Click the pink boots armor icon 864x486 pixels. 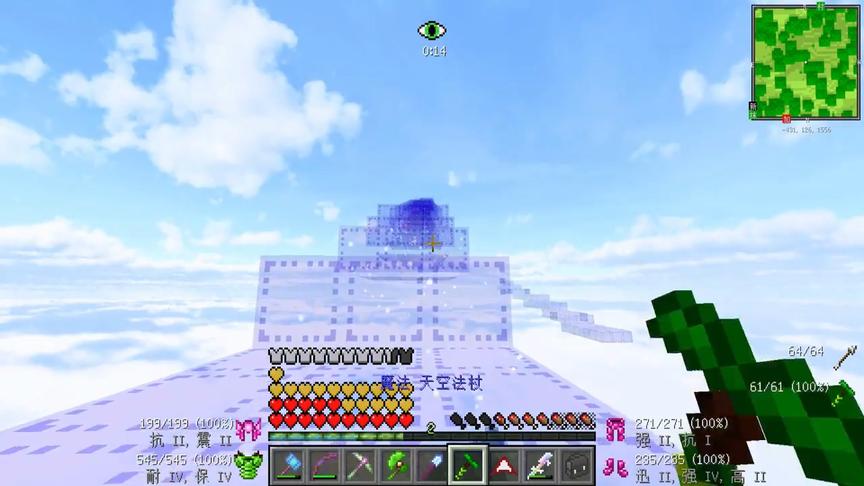point(616,466)
